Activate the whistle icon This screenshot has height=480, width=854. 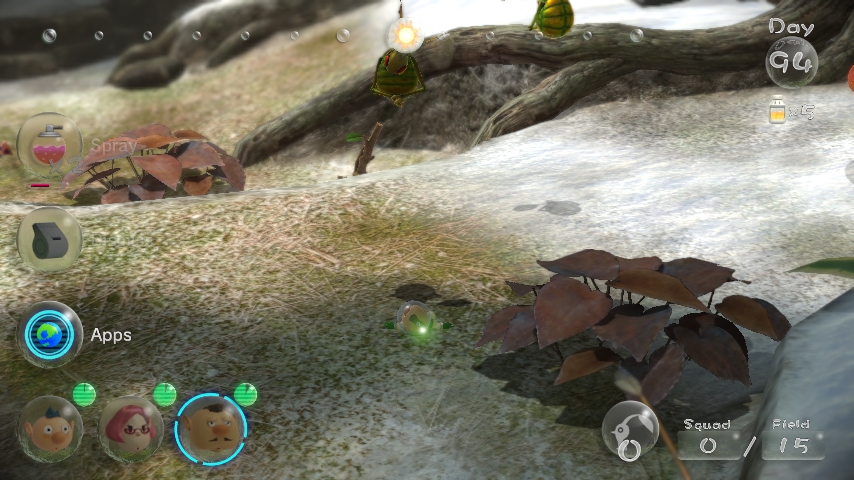click(x=49, y=240)
